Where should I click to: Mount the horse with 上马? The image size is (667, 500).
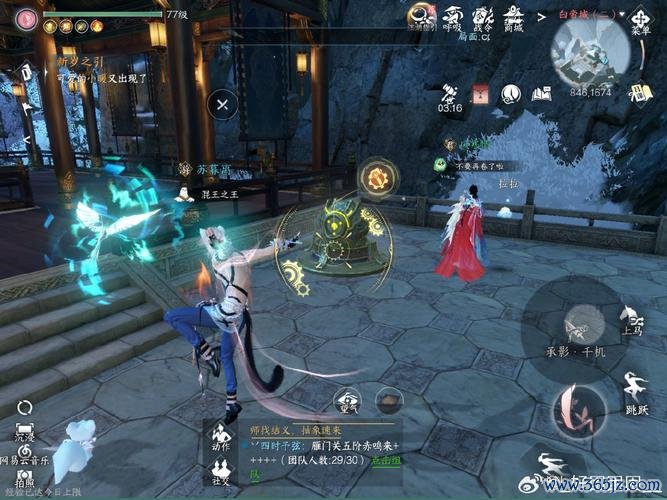(x=631, y=318)
